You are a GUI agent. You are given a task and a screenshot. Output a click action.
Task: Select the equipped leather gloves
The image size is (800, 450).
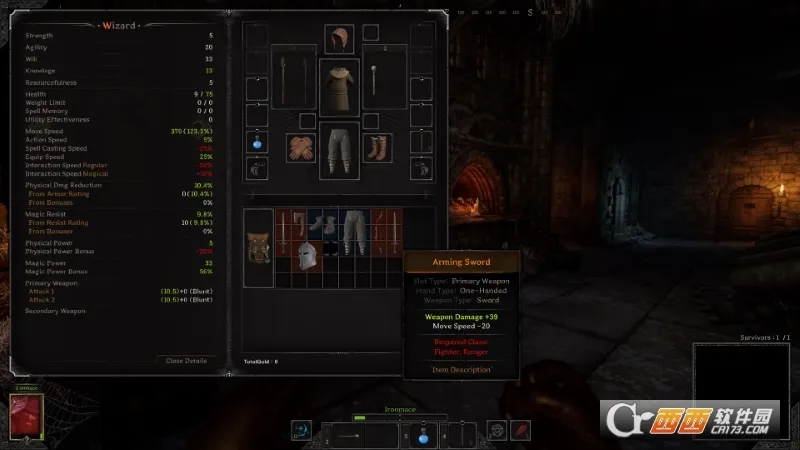[301, 148]
